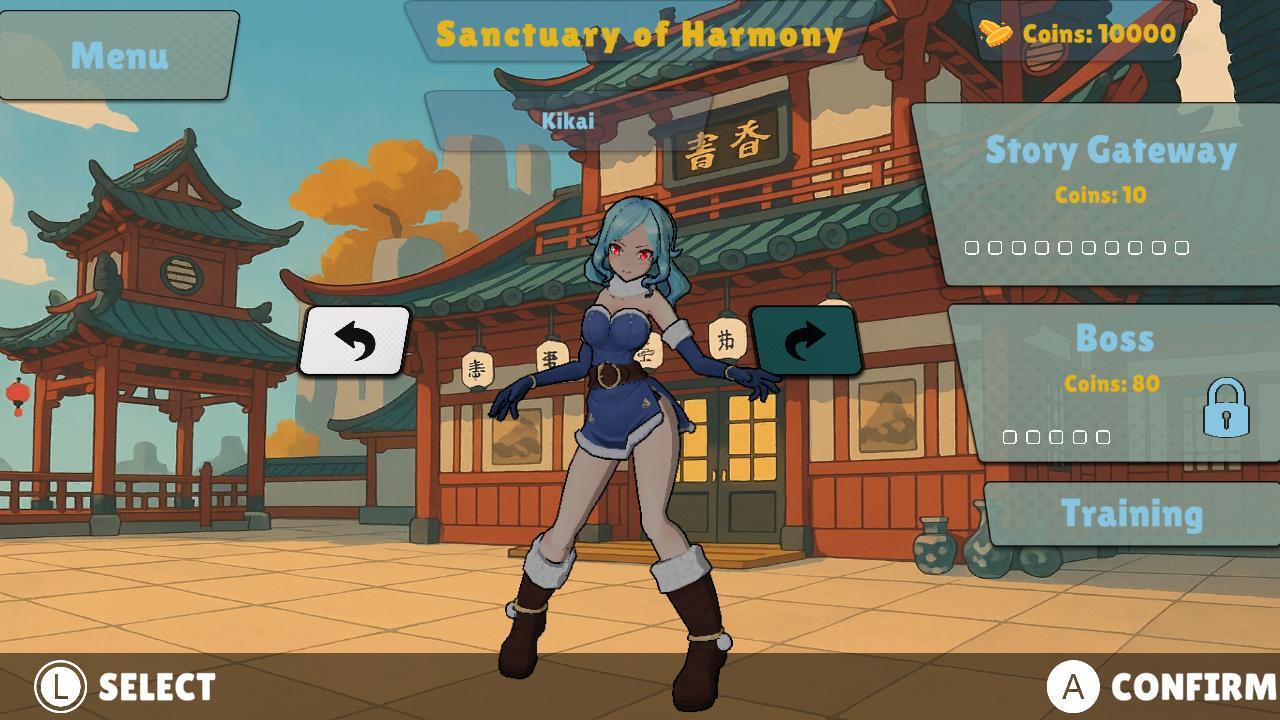Screen dimensions: 1280x720
Task: Toggle the second circle in the Boss progress row
Action: pos(1033,436)
